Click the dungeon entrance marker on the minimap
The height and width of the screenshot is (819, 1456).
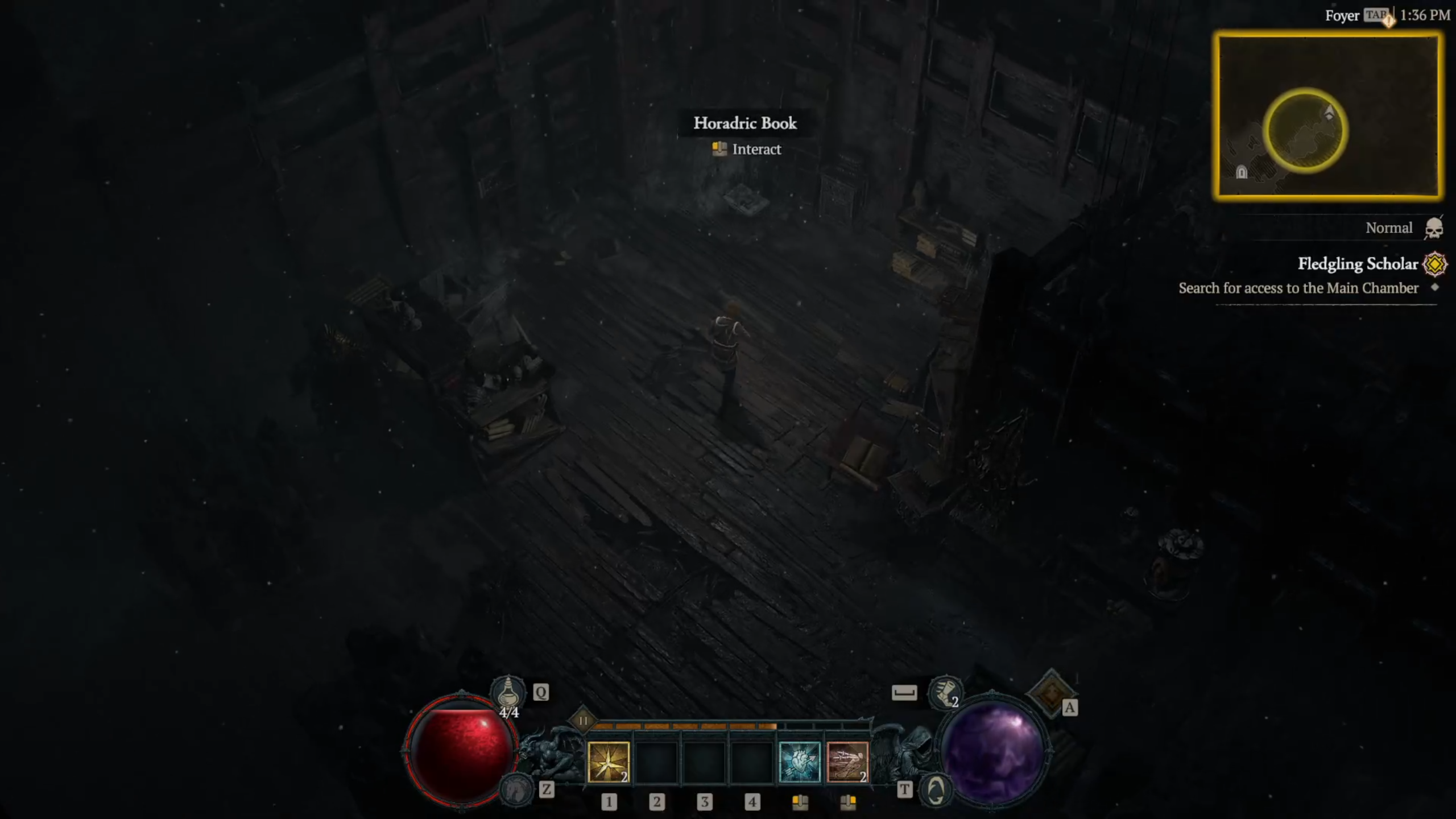1242,172
